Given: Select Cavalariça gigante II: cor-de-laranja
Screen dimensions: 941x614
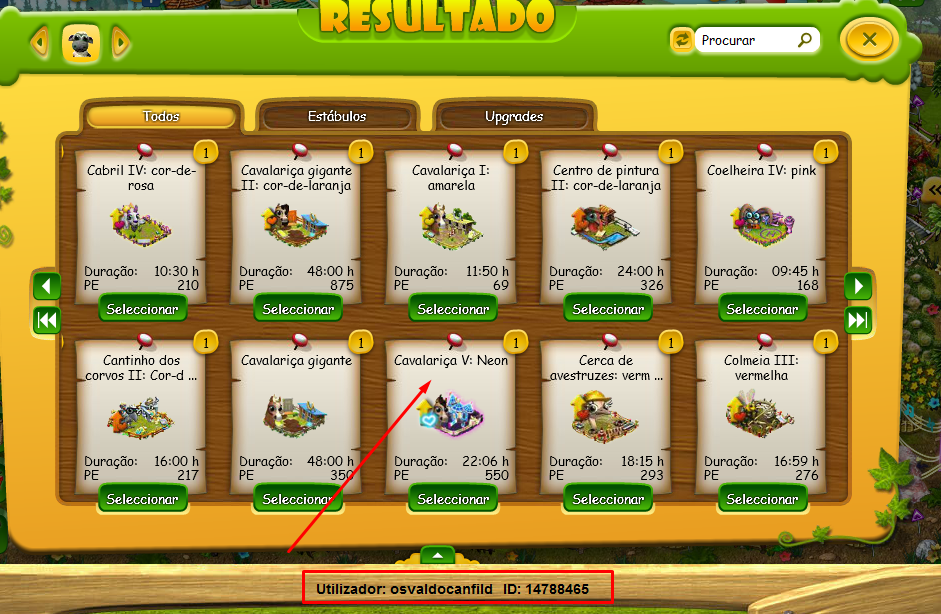Looking at the screenshot, I should coord(297,308).
